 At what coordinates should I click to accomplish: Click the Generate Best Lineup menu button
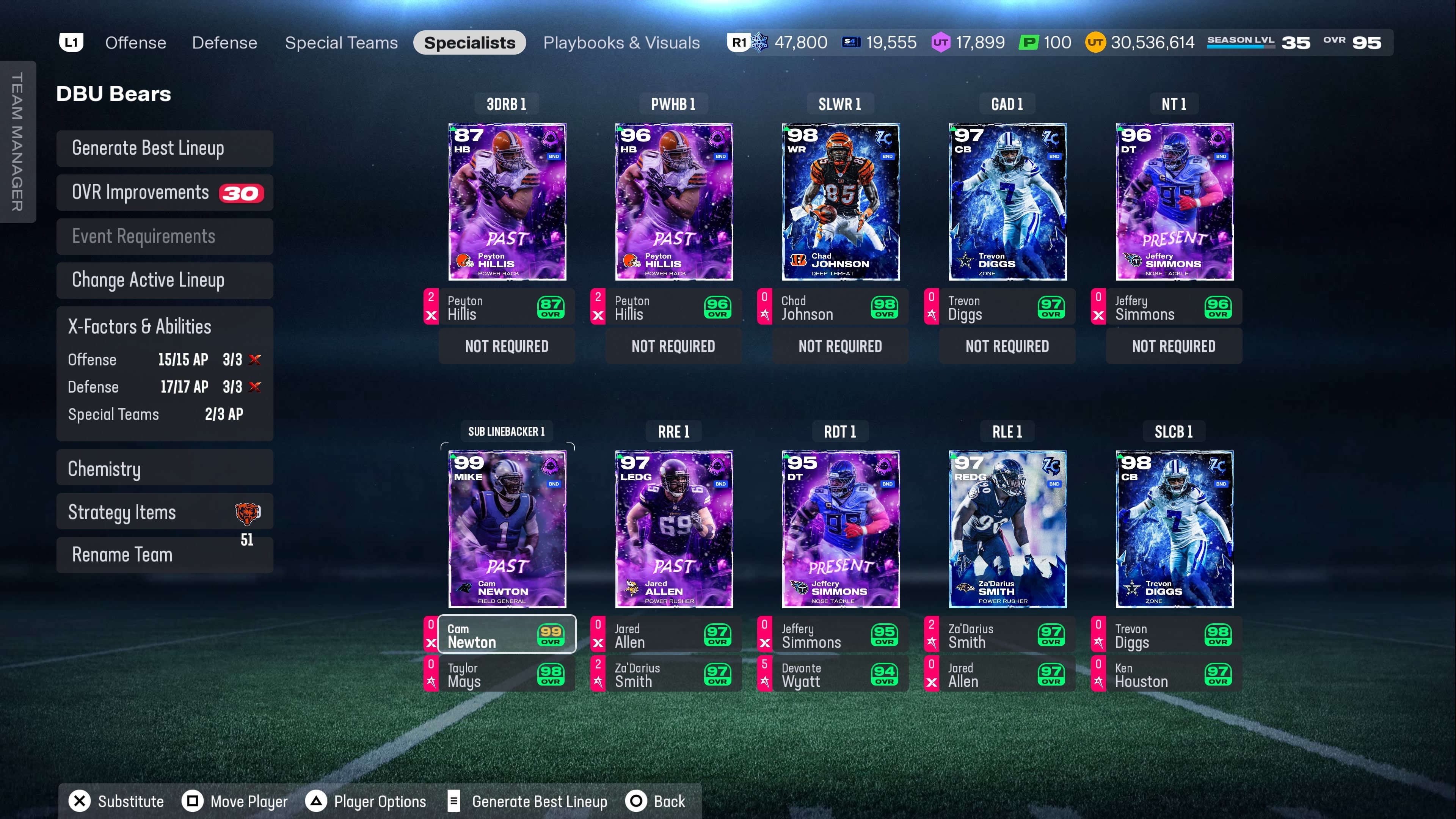165,149
